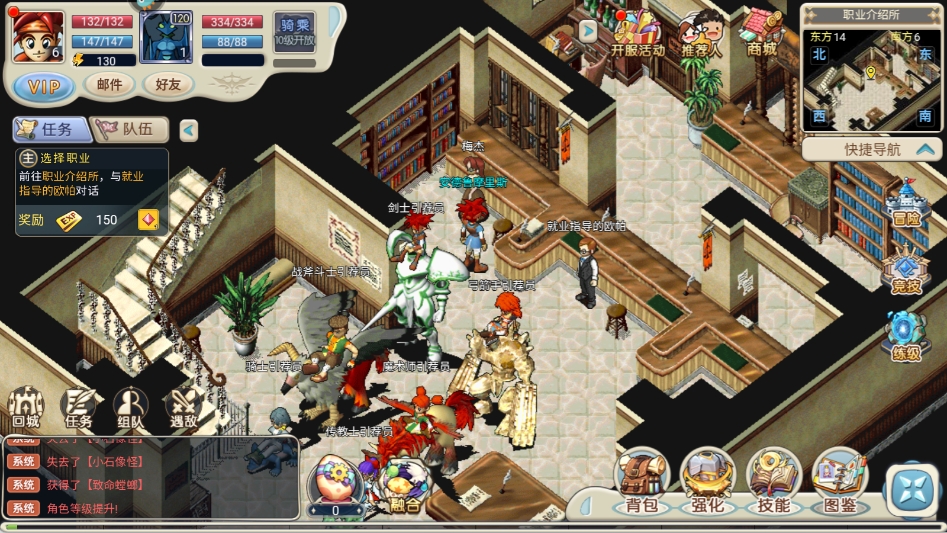Open the 好友 friends list

[167, 85]
